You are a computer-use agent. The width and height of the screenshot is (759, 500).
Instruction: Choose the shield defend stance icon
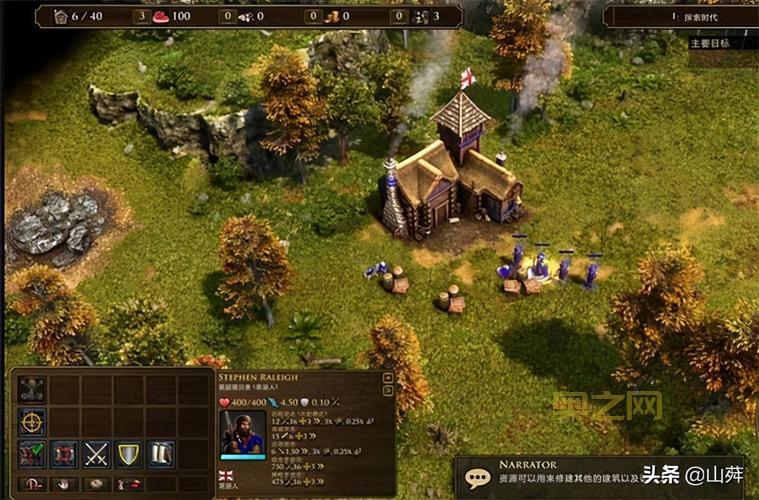click(128, 454)
